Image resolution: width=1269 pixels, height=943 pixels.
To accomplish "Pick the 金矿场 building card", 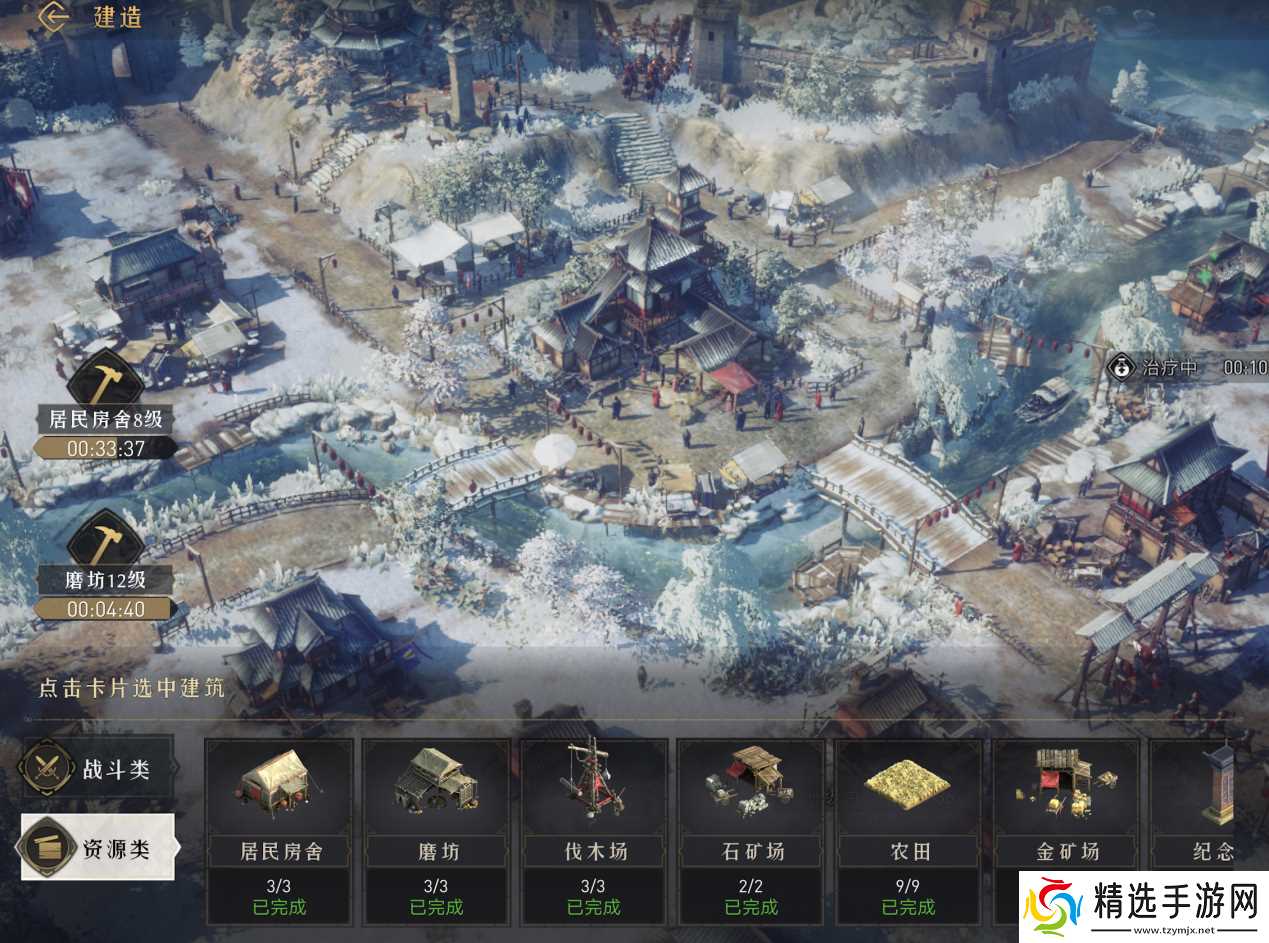I will click(x=1066, y=829).
